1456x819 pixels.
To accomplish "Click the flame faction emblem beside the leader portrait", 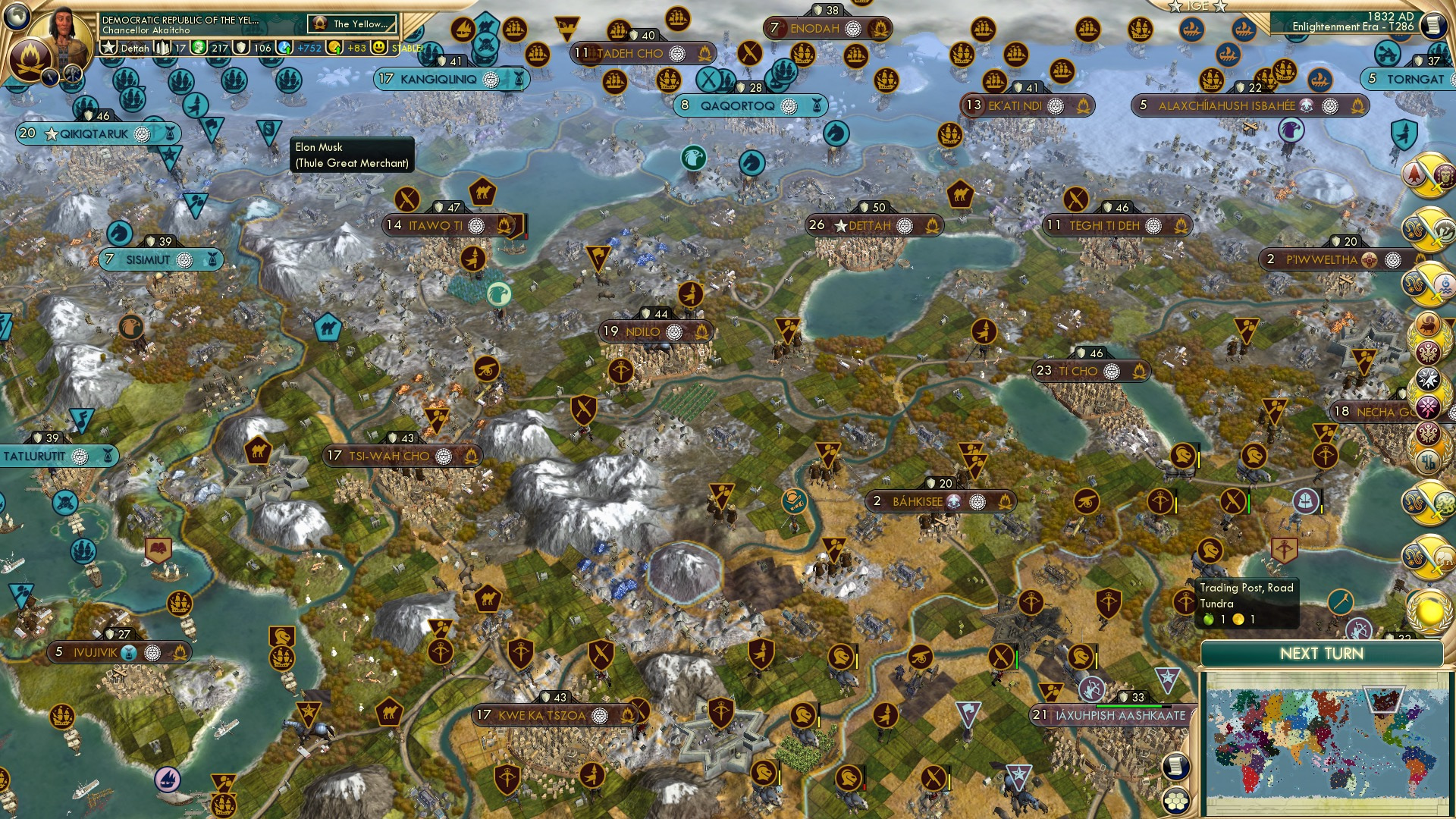I will (31, 58).
